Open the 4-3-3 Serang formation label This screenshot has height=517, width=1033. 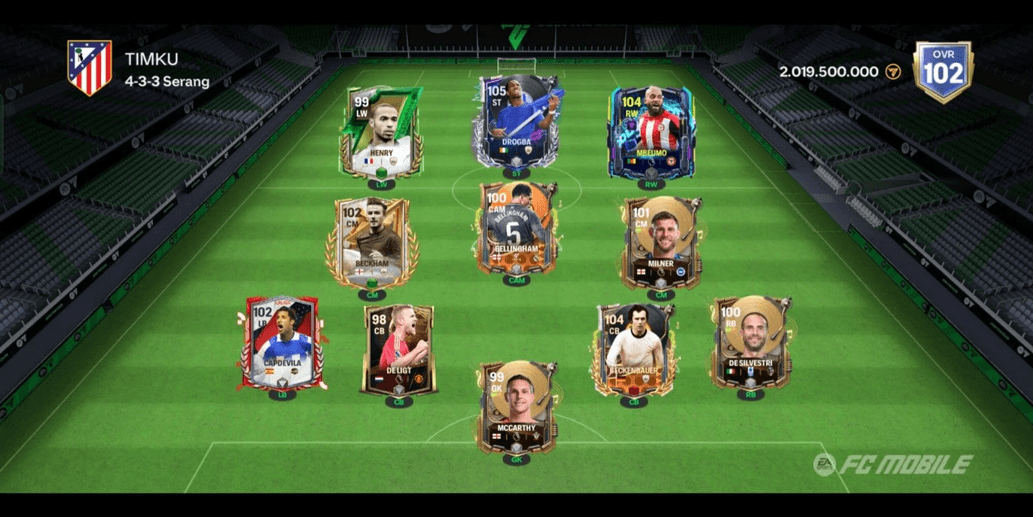click(168, 82)
